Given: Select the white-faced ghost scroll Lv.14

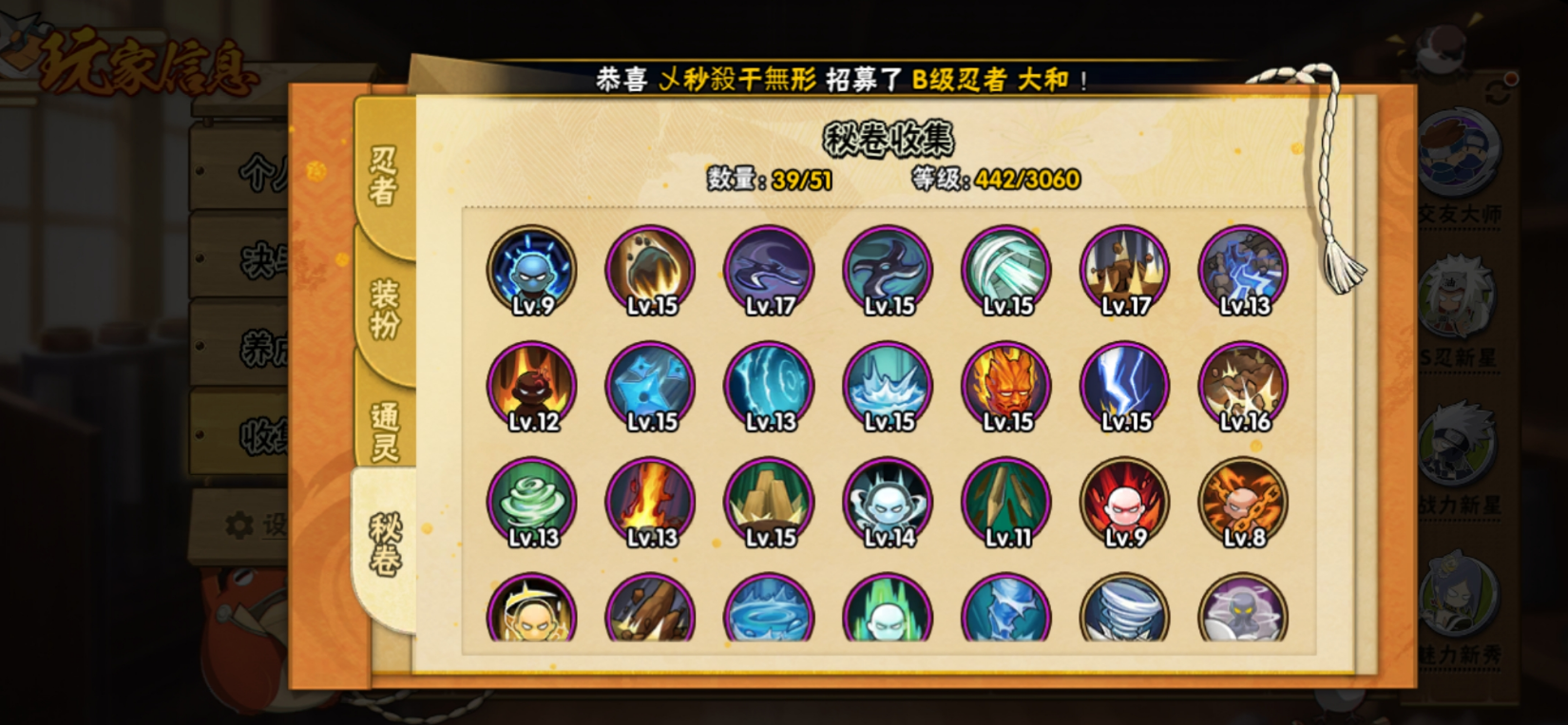Looking at the screenshot, I should [888, 503].
